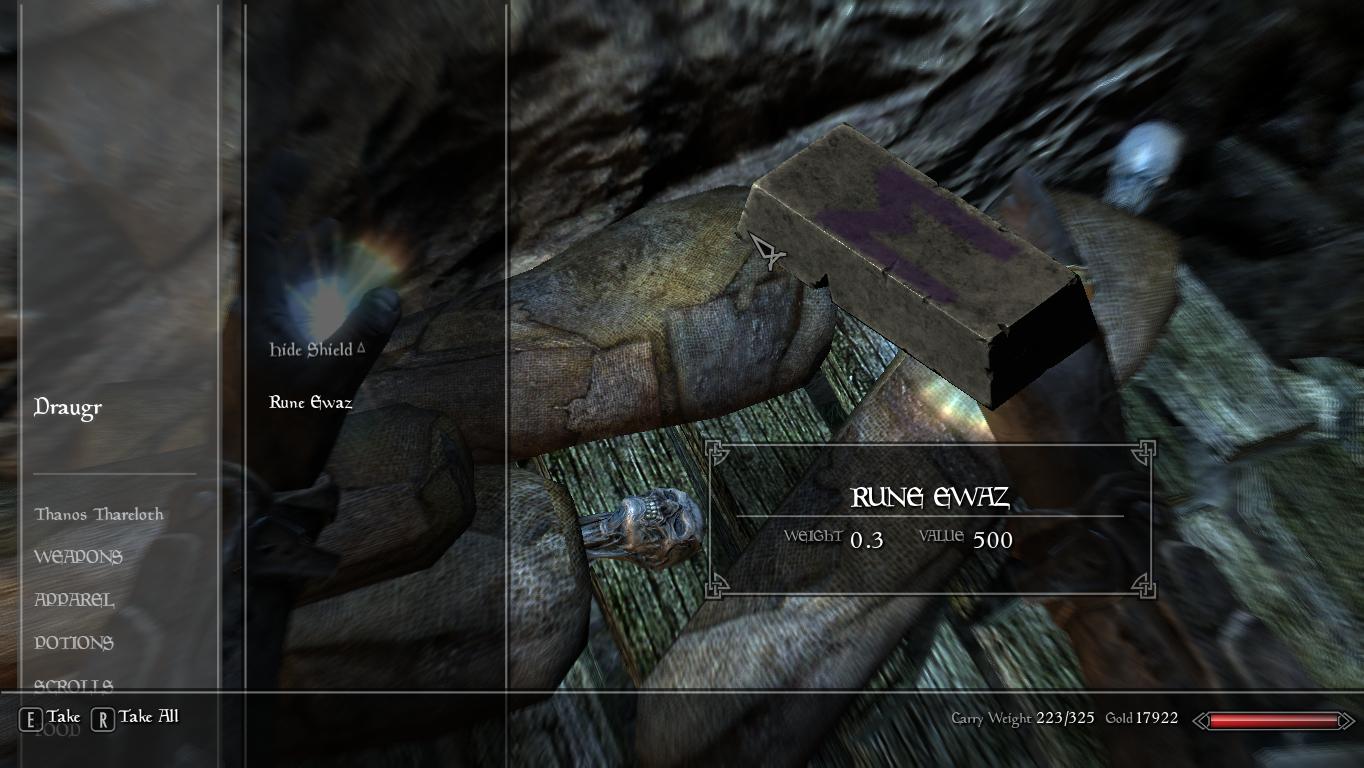Click the top-right knotwork ornament on the item card
The width and height of the screenshot is (1364, 768).
(1146, 453)
